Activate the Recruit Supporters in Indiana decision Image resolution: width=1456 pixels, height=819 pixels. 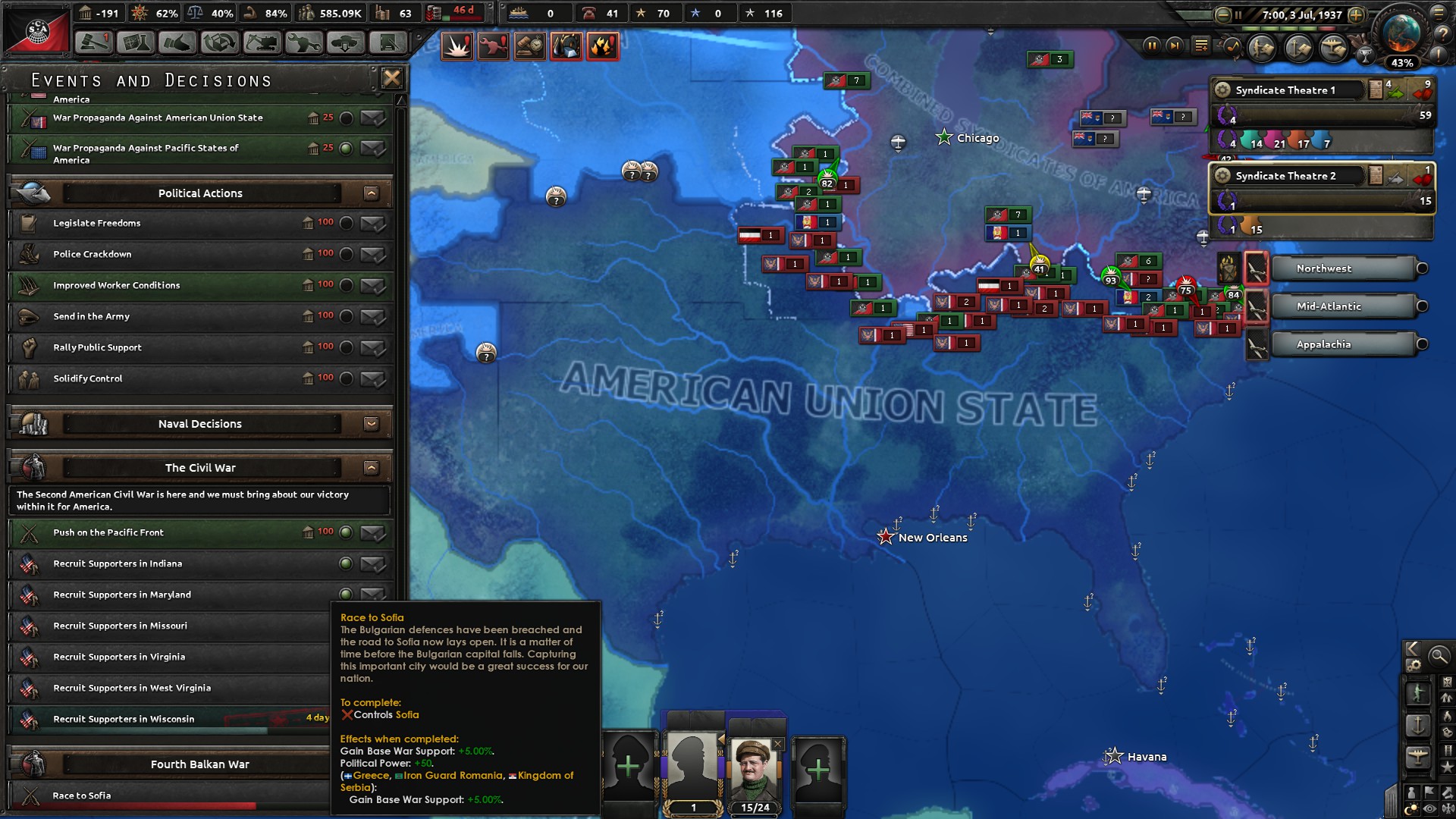(x=347, y=564)
